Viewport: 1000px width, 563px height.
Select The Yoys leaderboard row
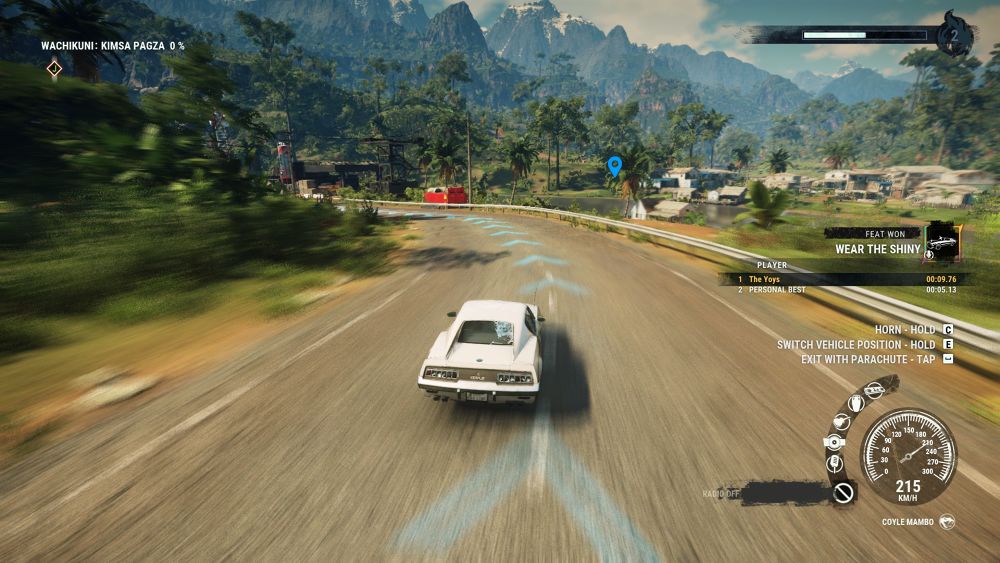point(840,279)
